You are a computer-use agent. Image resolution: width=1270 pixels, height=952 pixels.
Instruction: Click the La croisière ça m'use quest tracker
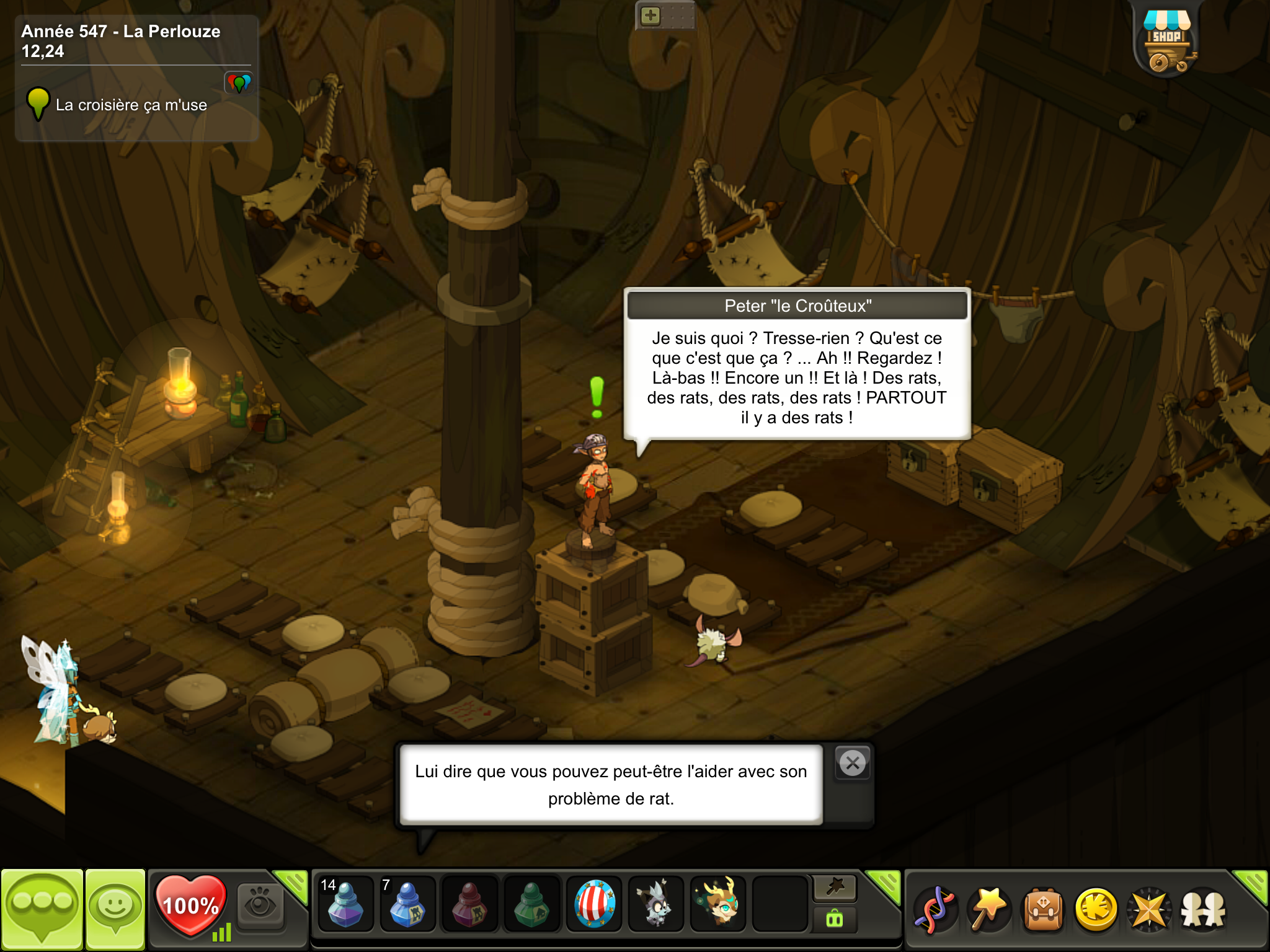coord(131,105)
